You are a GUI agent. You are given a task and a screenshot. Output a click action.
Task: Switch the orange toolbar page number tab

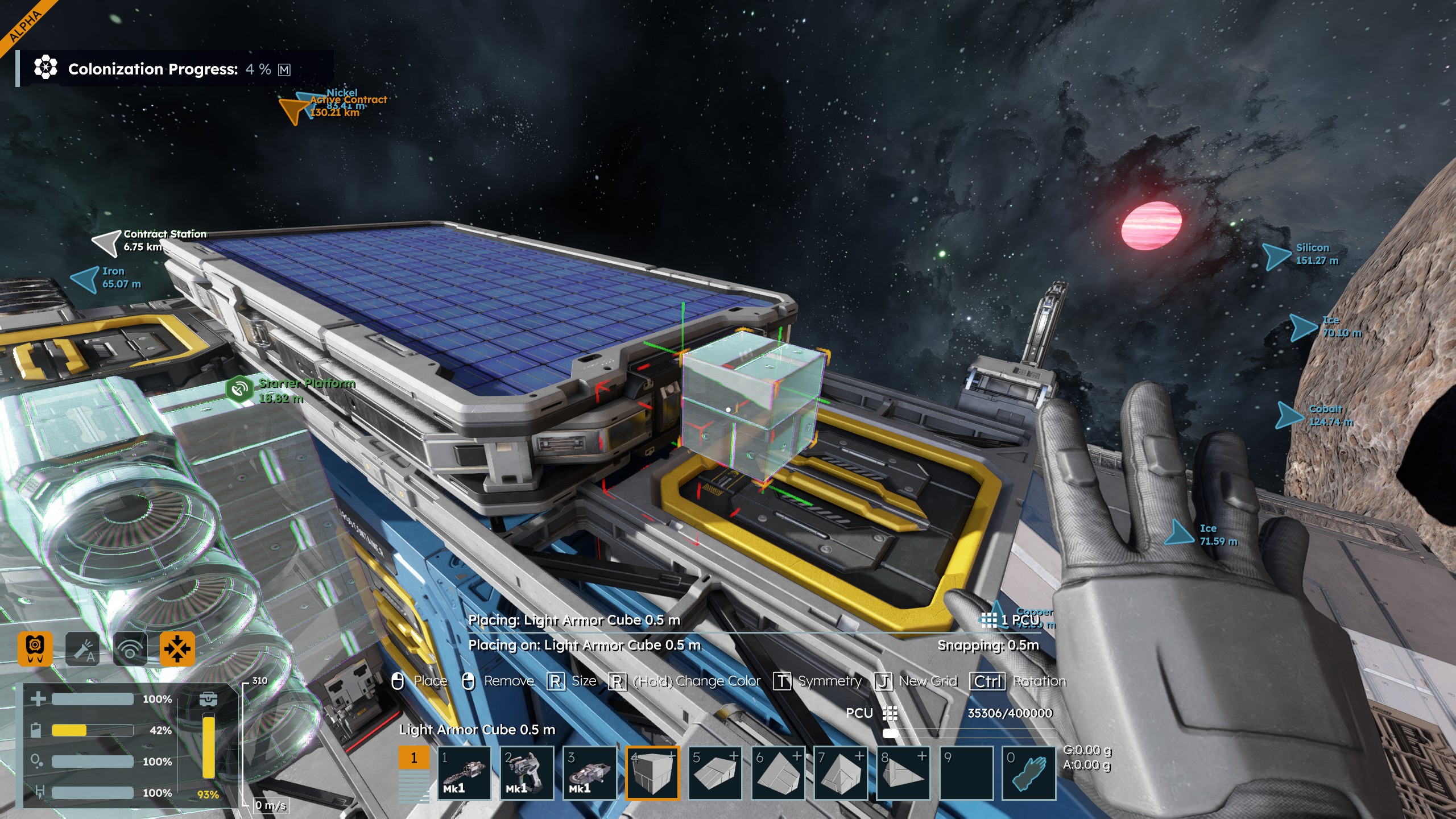click(413, 758)
